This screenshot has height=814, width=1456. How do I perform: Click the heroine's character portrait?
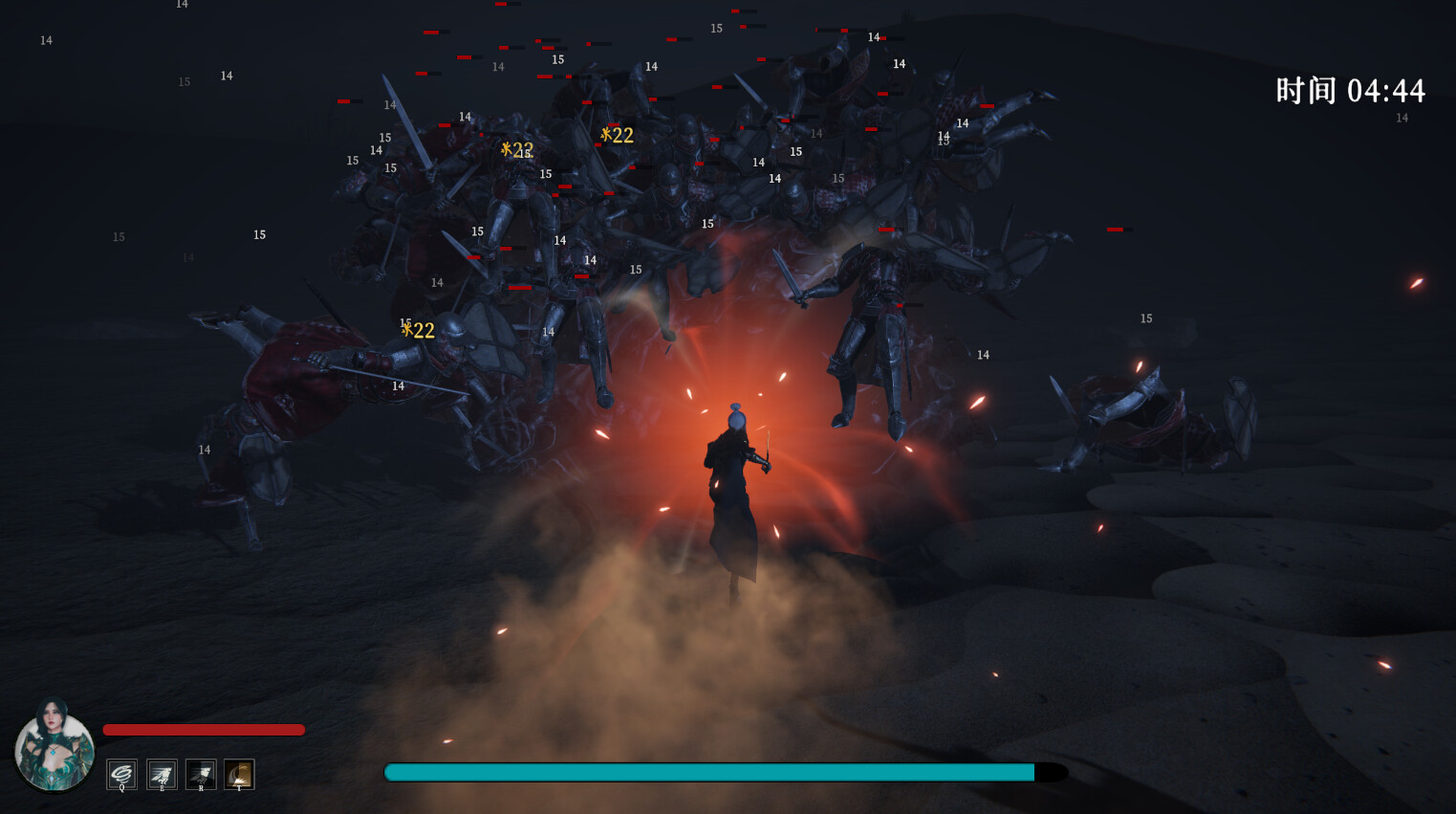point(54,748)
